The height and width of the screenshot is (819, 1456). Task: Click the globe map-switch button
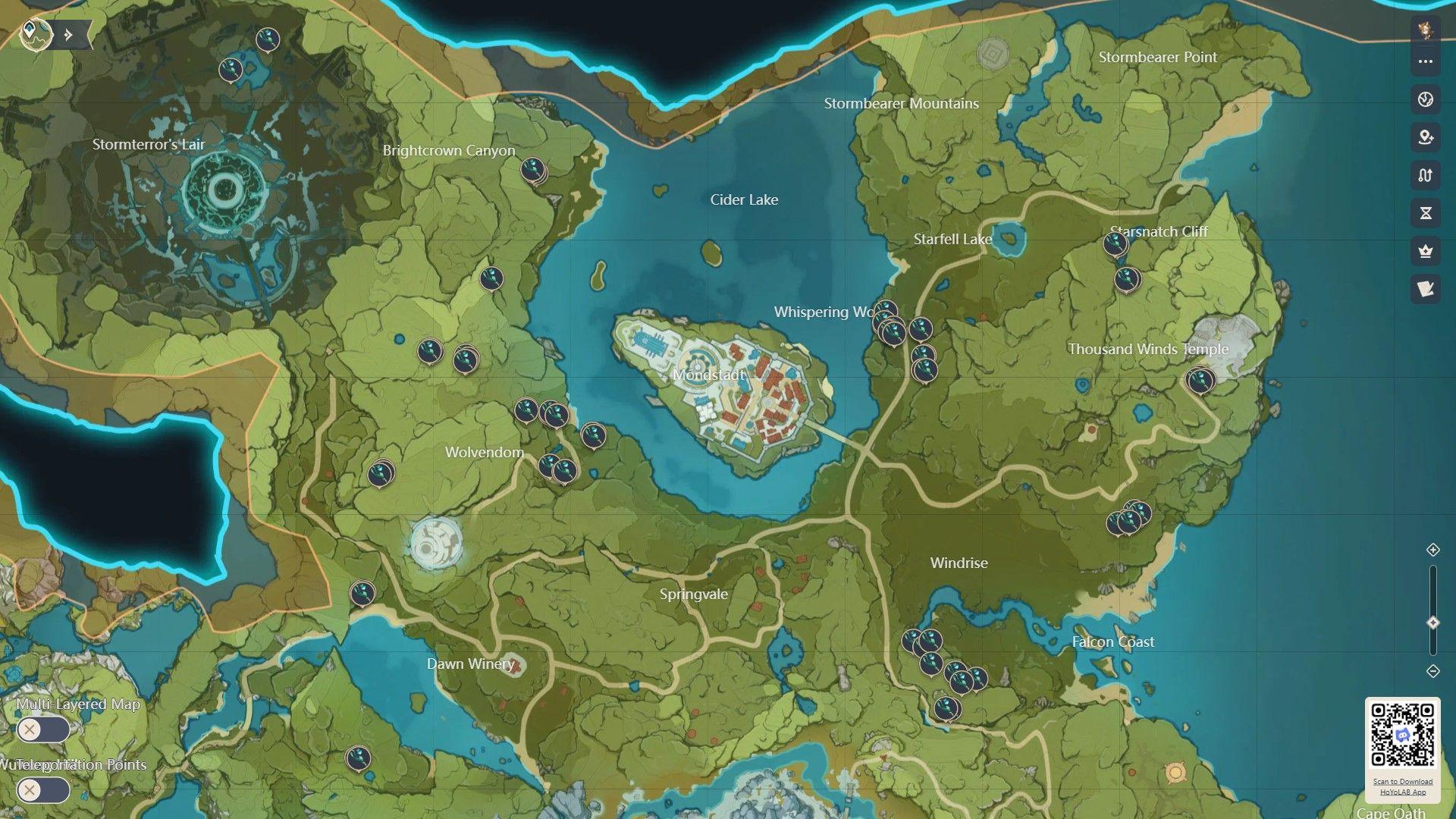click(1425, 99)
